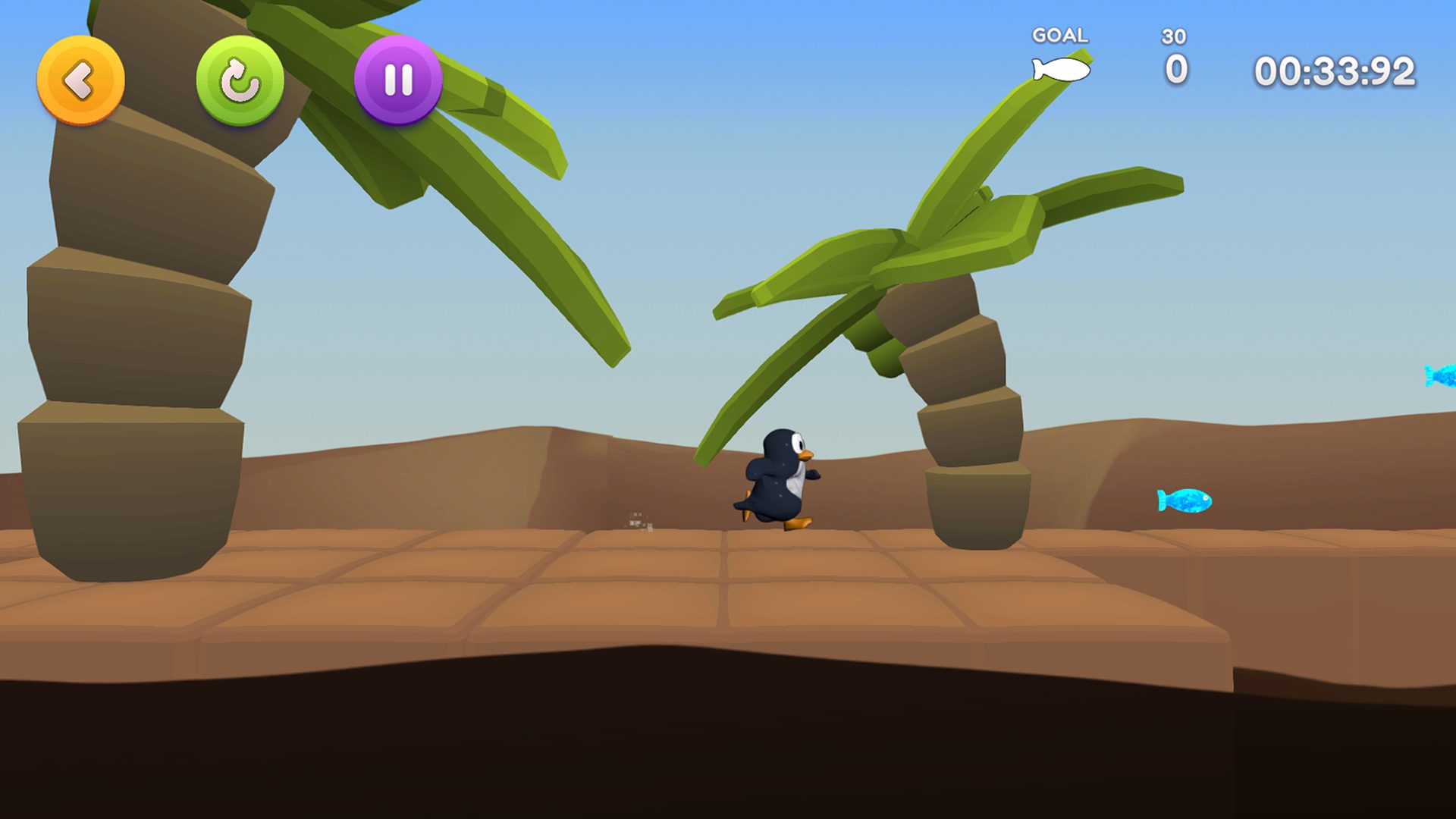The image size is (1456, 819).
Task: Click the orange back arrow button
Action: pyautogui.click(x=80, y=80)
